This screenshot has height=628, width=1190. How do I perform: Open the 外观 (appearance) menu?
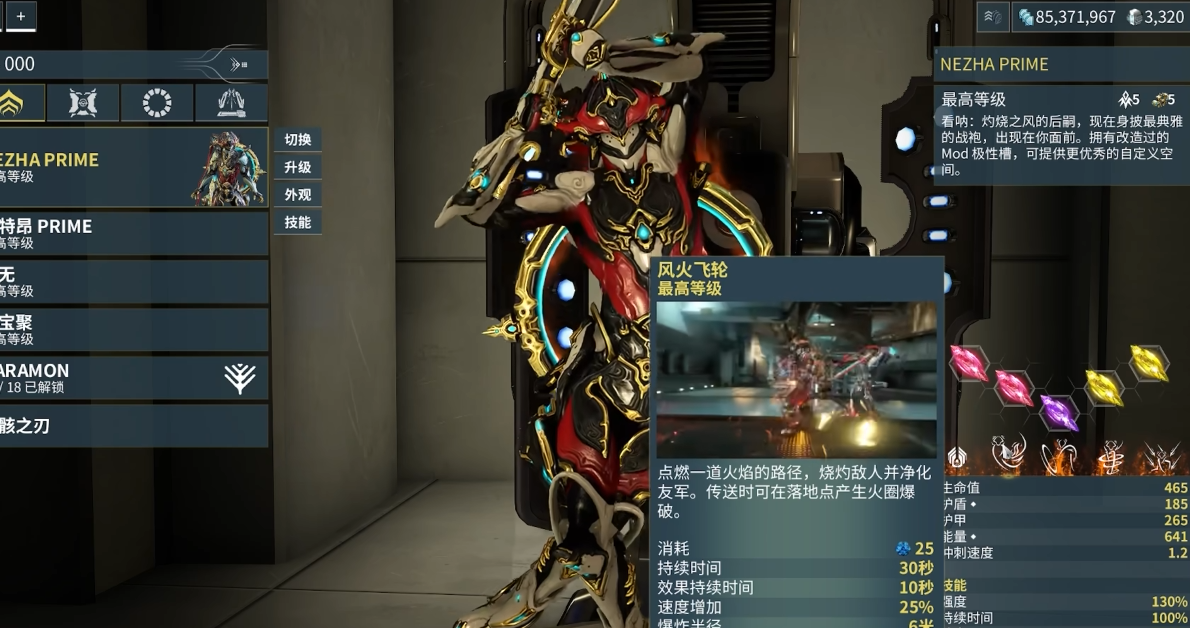(x=297, y=195)
